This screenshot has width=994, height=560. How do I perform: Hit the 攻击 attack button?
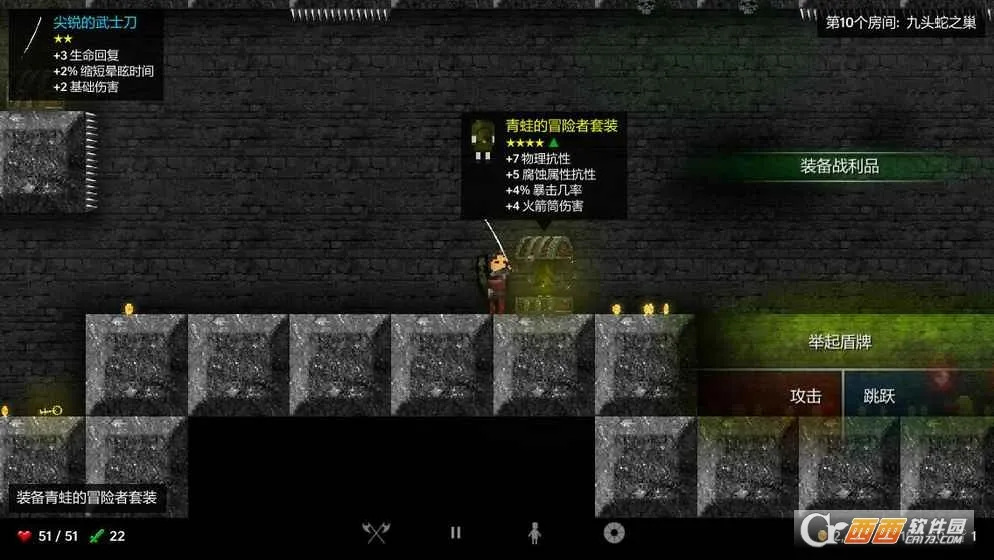[x=805, y=396]
